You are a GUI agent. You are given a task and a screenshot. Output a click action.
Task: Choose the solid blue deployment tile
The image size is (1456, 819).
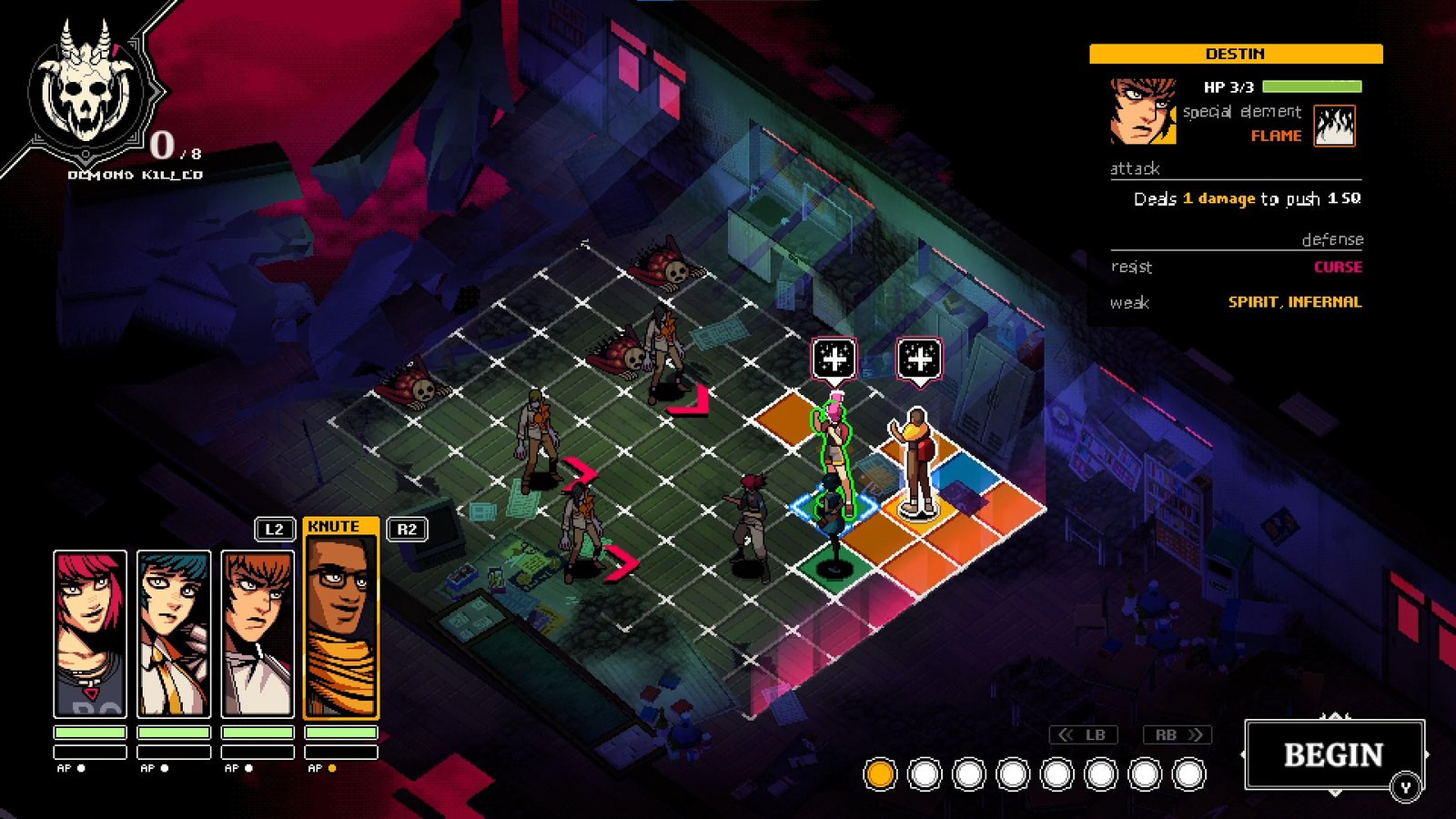coord(965,471)
